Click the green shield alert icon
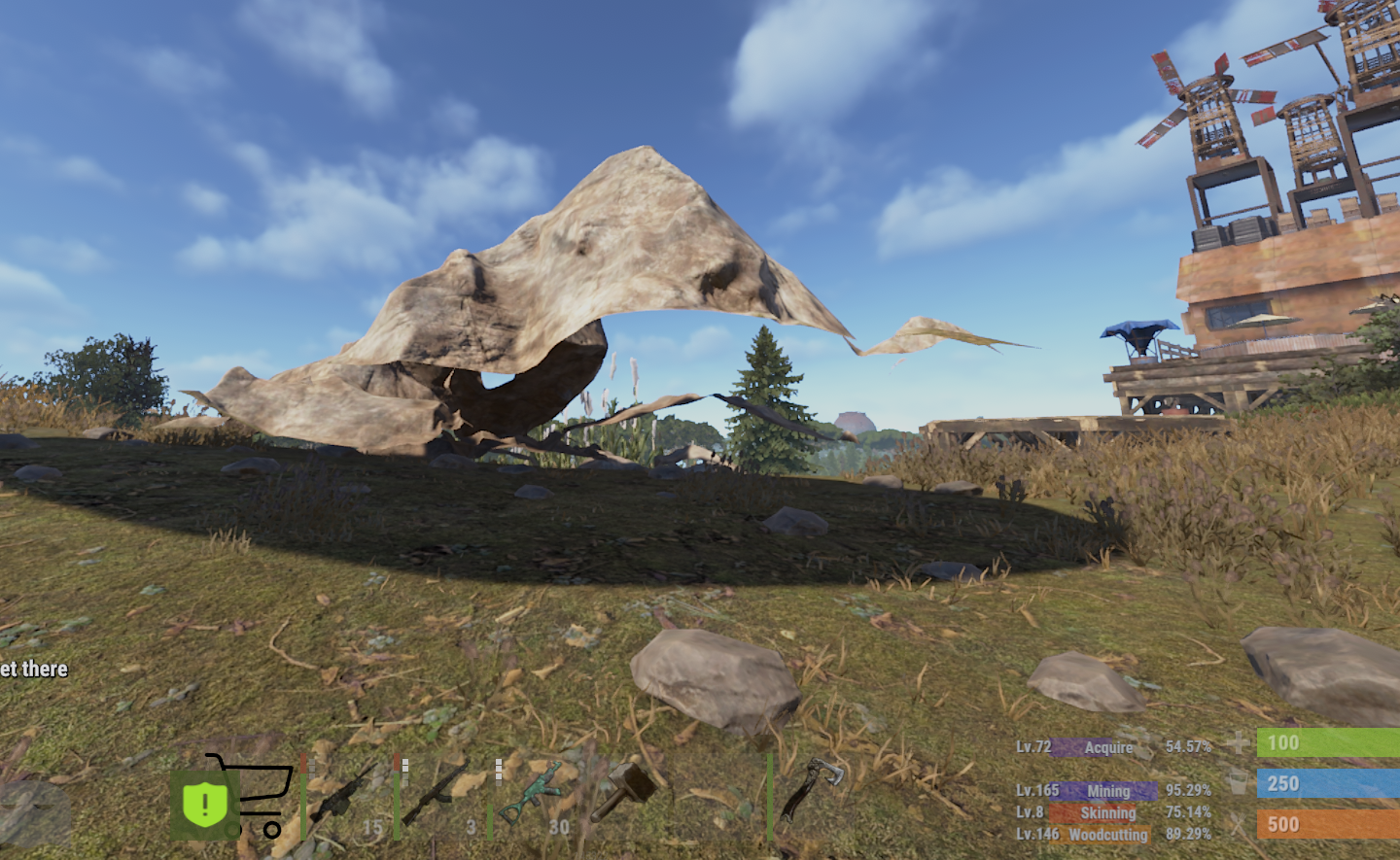The width and height of the screenshot is (1400, 860). click(x=204, y=803)
